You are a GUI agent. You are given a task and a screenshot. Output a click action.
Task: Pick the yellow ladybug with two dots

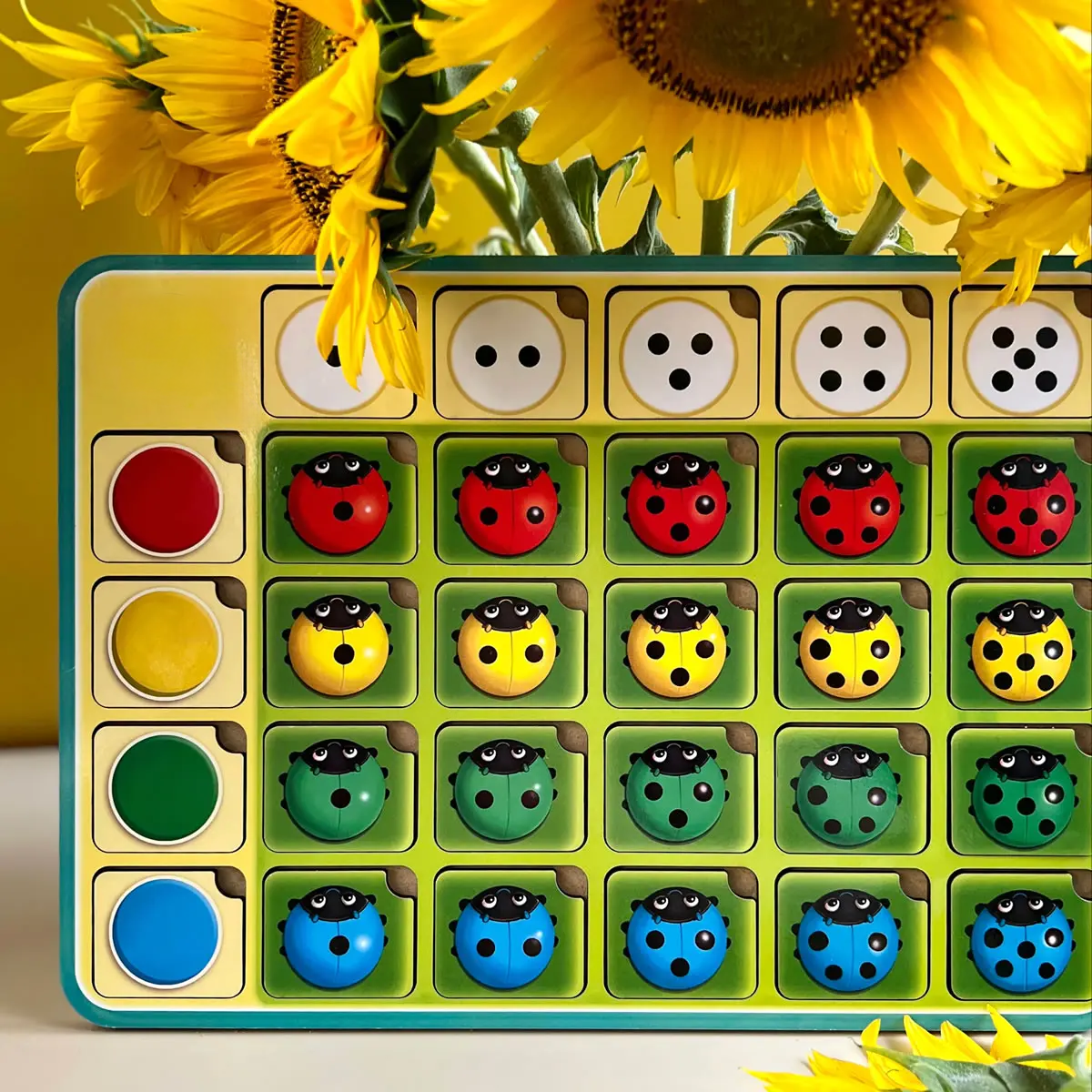coord(507,646)
